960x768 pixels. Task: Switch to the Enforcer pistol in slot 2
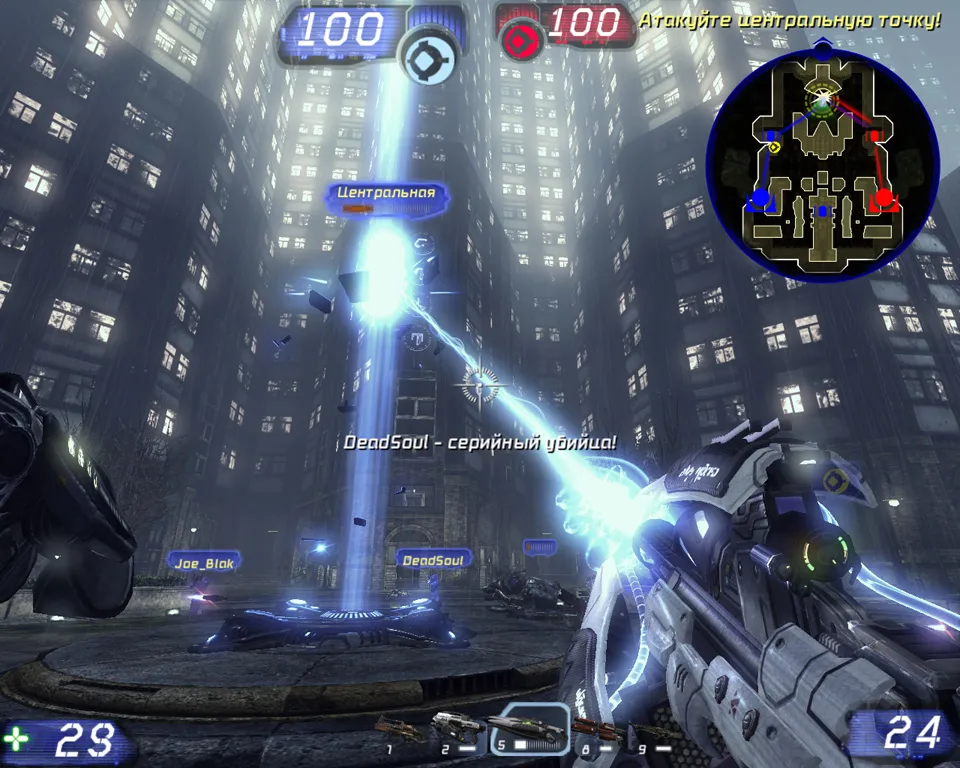click(459, 727)
